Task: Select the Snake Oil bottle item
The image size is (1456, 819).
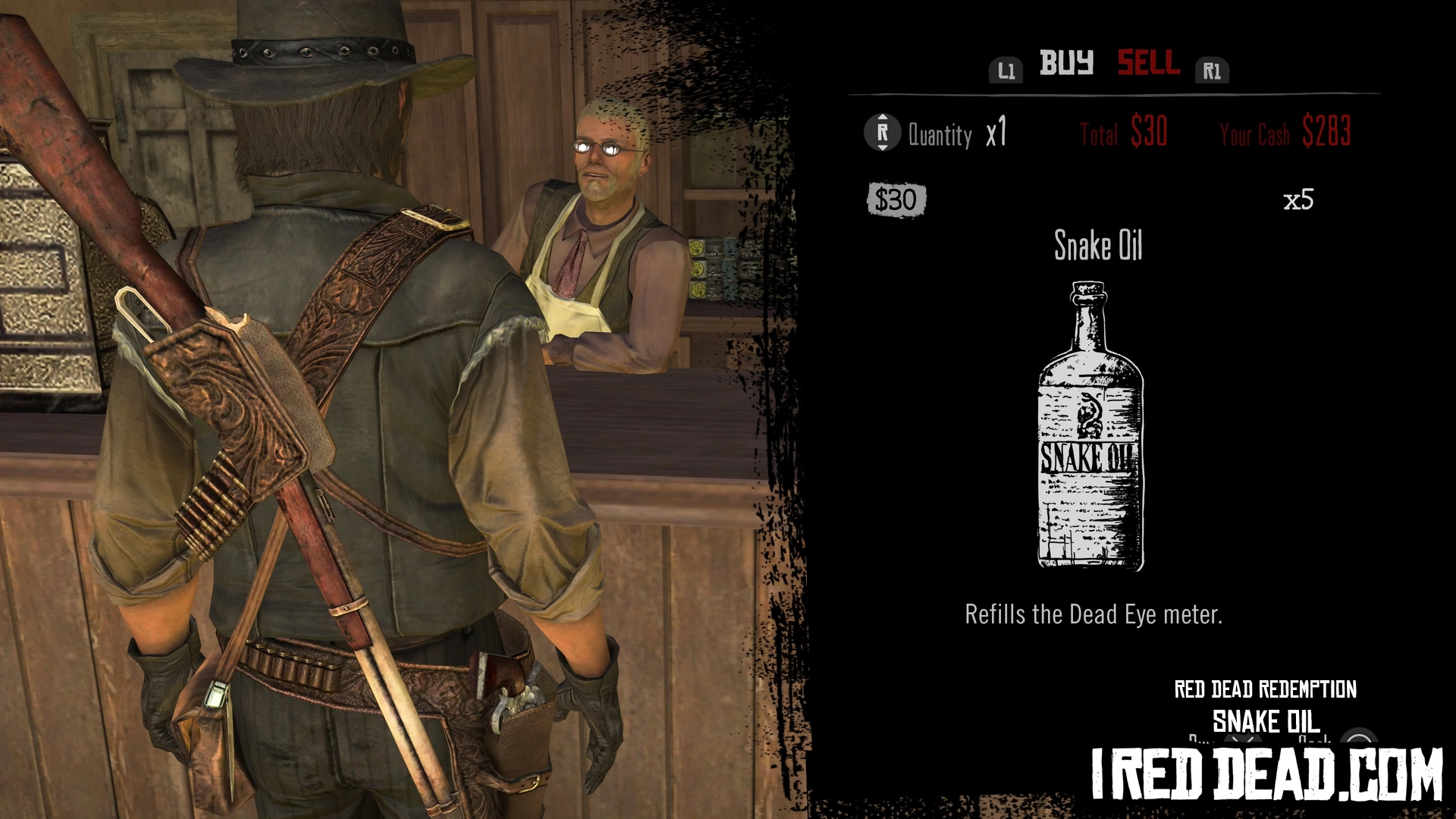Action: pyautogui.click(x=1090, y=425)
